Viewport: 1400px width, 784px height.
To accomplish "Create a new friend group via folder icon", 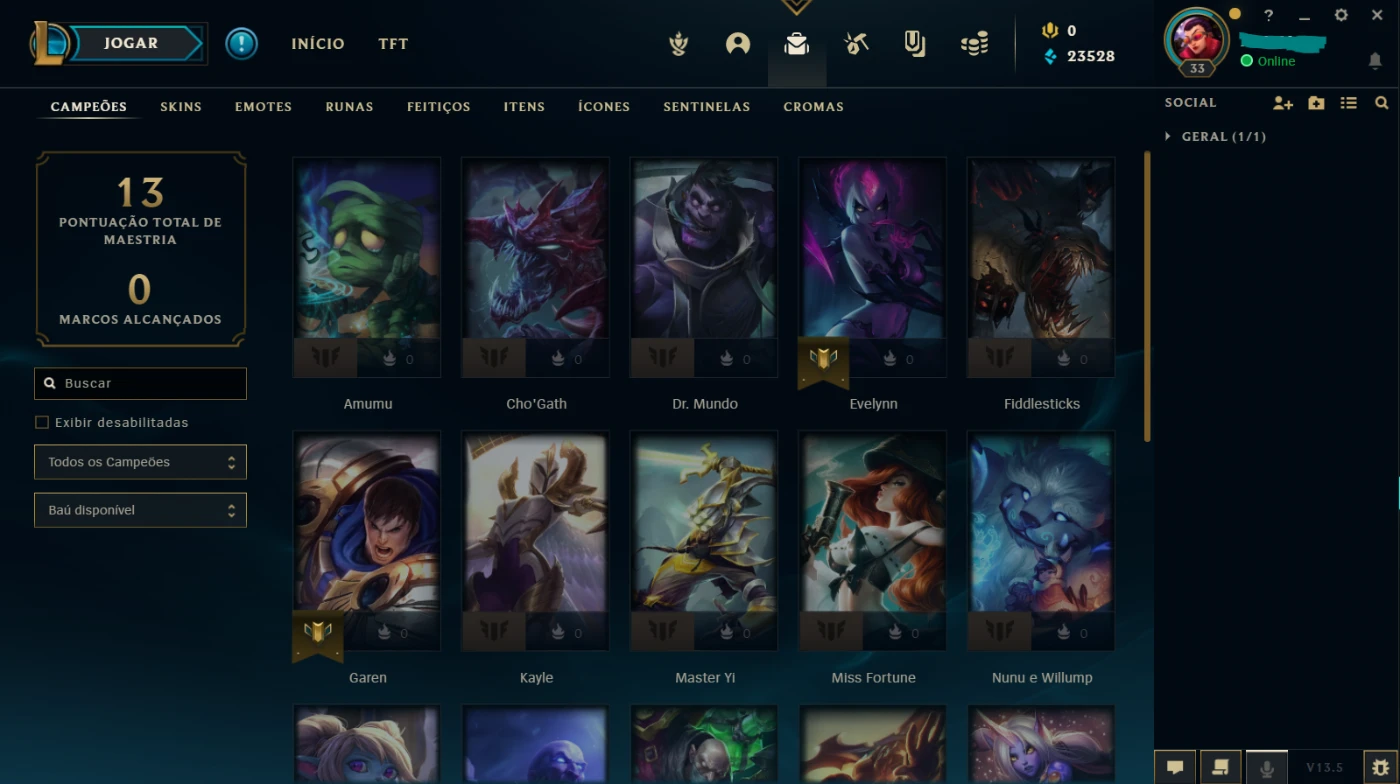I will (x=1316, y=103).
